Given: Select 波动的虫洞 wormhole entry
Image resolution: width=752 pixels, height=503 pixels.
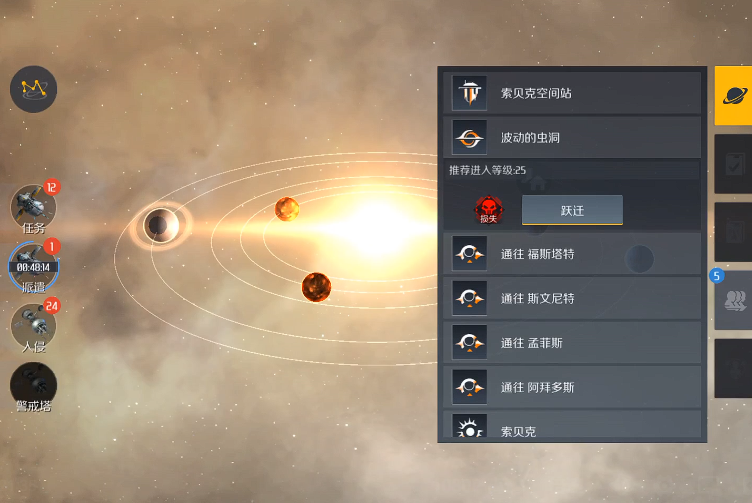Looking at the screenshot, I should (572, 137).
